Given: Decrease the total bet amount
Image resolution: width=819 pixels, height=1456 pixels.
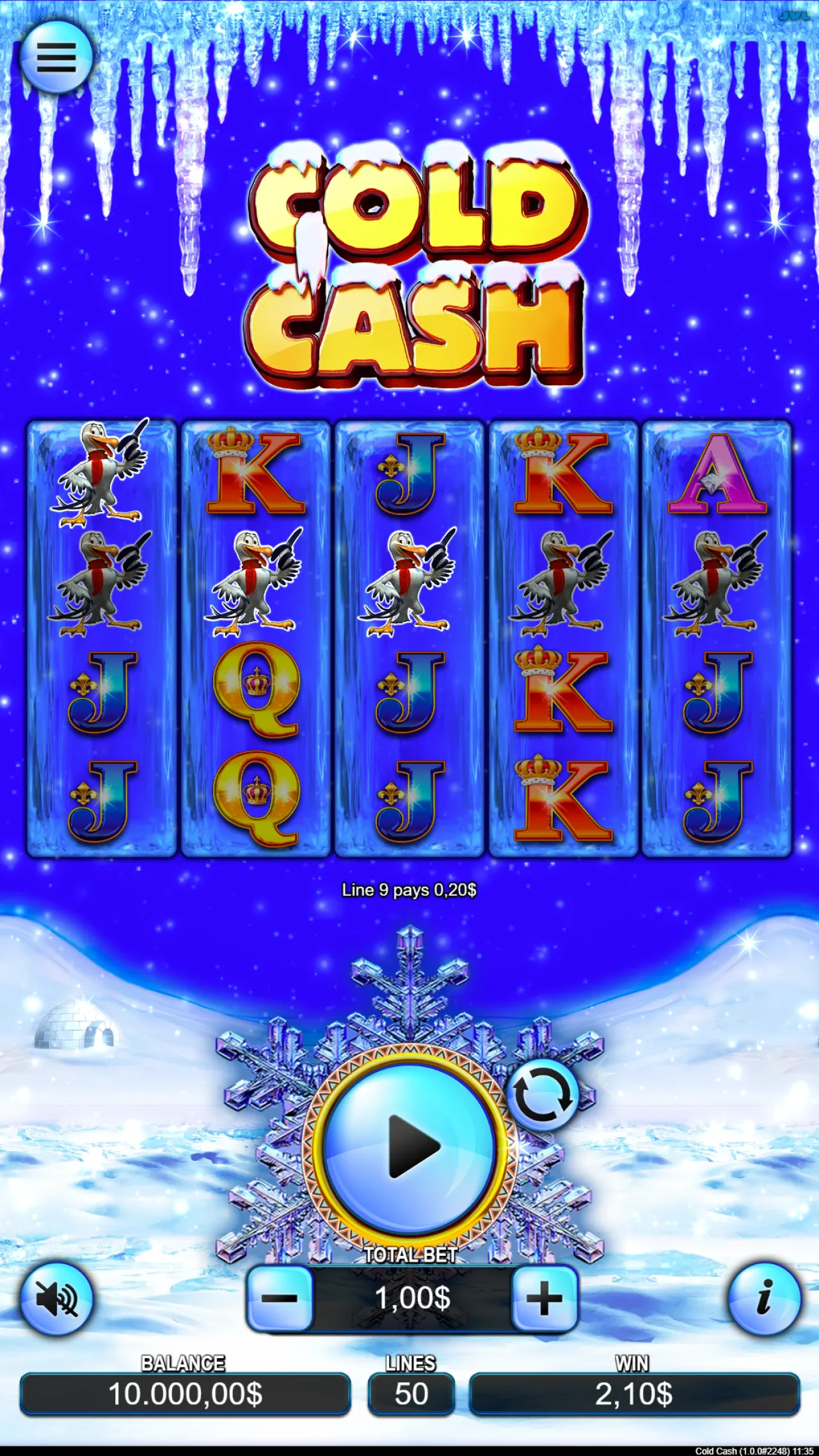Looking at the screenshot, I should (x=282, y=1299).
